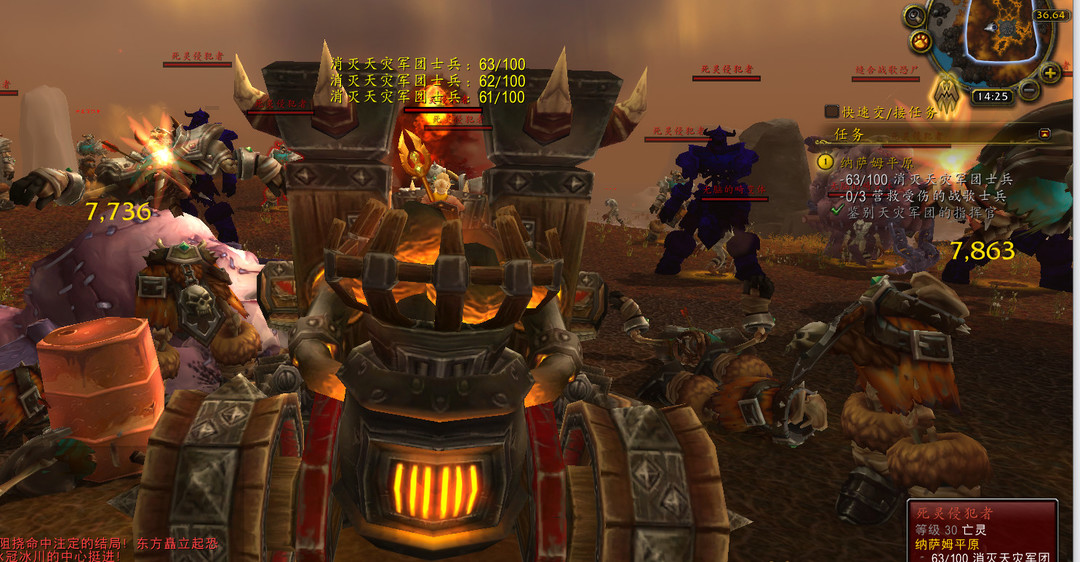Click the minimap zoom-out minus button
Image resolution: width=1080 pixels, height=562 pixels.
(x=1029, y=91)
